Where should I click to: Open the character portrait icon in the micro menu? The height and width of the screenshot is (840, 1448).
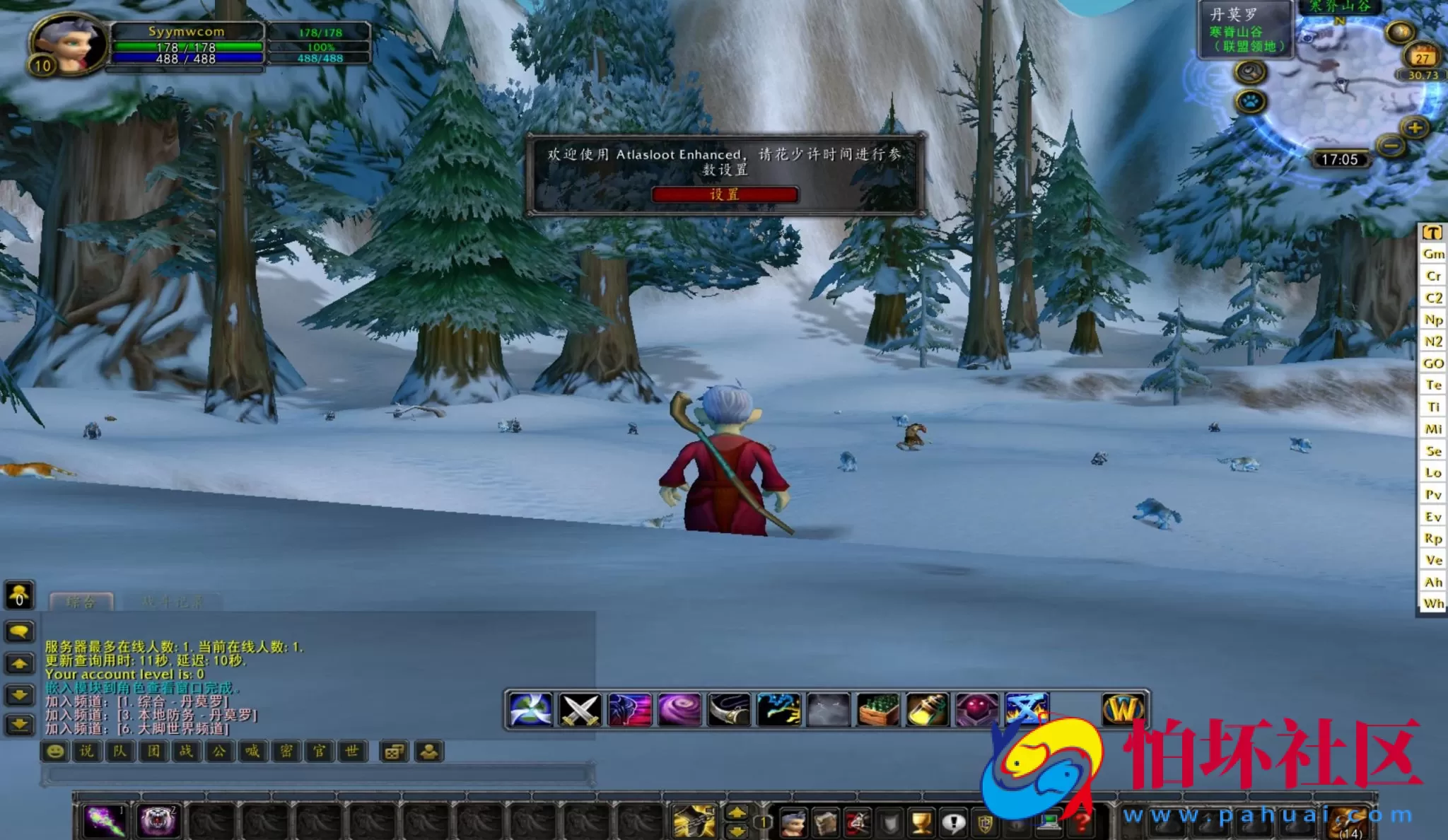click(x=793, y=823)
